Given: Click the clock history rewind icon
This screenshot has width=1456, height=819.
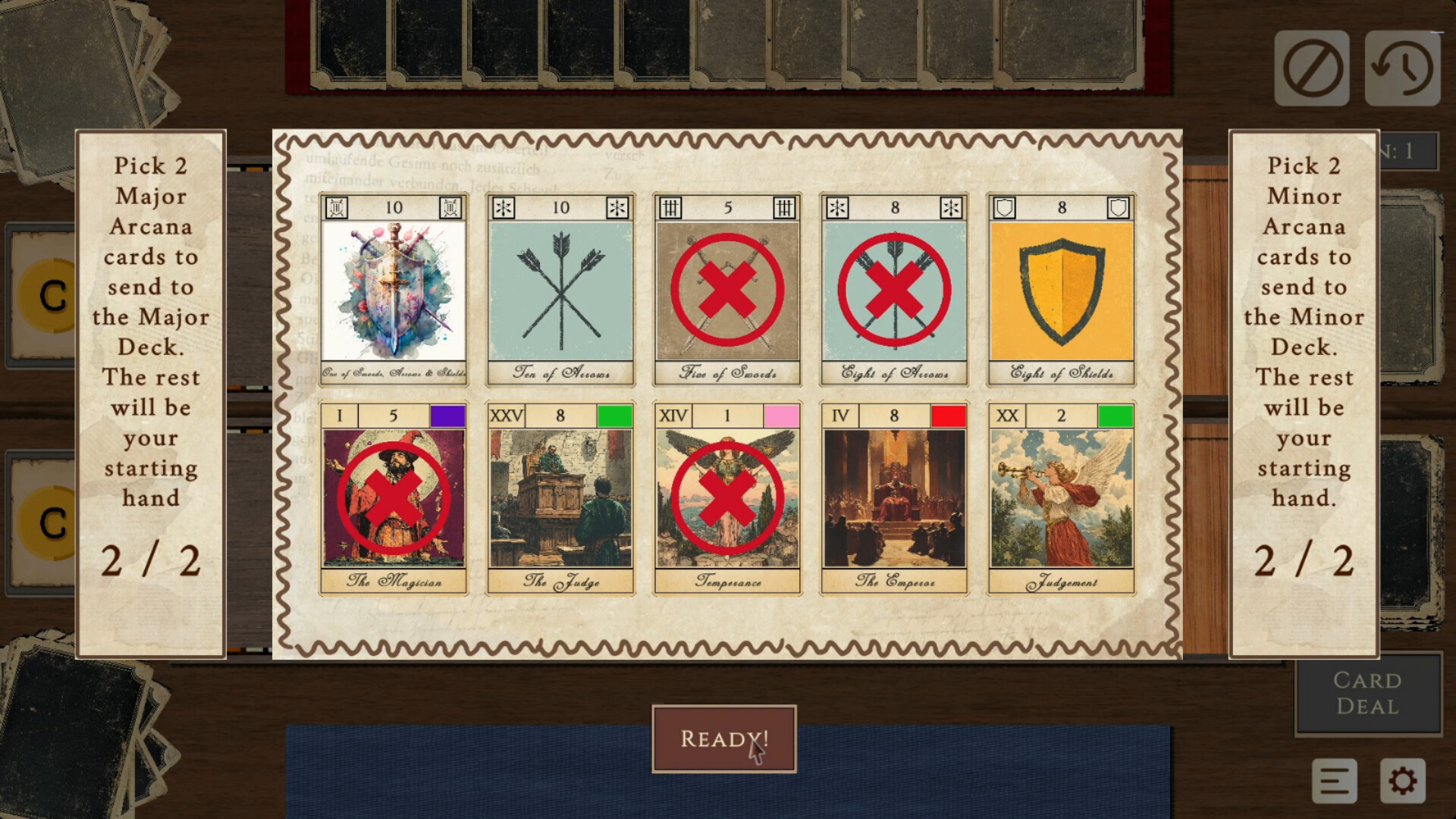Looking at the screenshot, I should point(1402,68).
